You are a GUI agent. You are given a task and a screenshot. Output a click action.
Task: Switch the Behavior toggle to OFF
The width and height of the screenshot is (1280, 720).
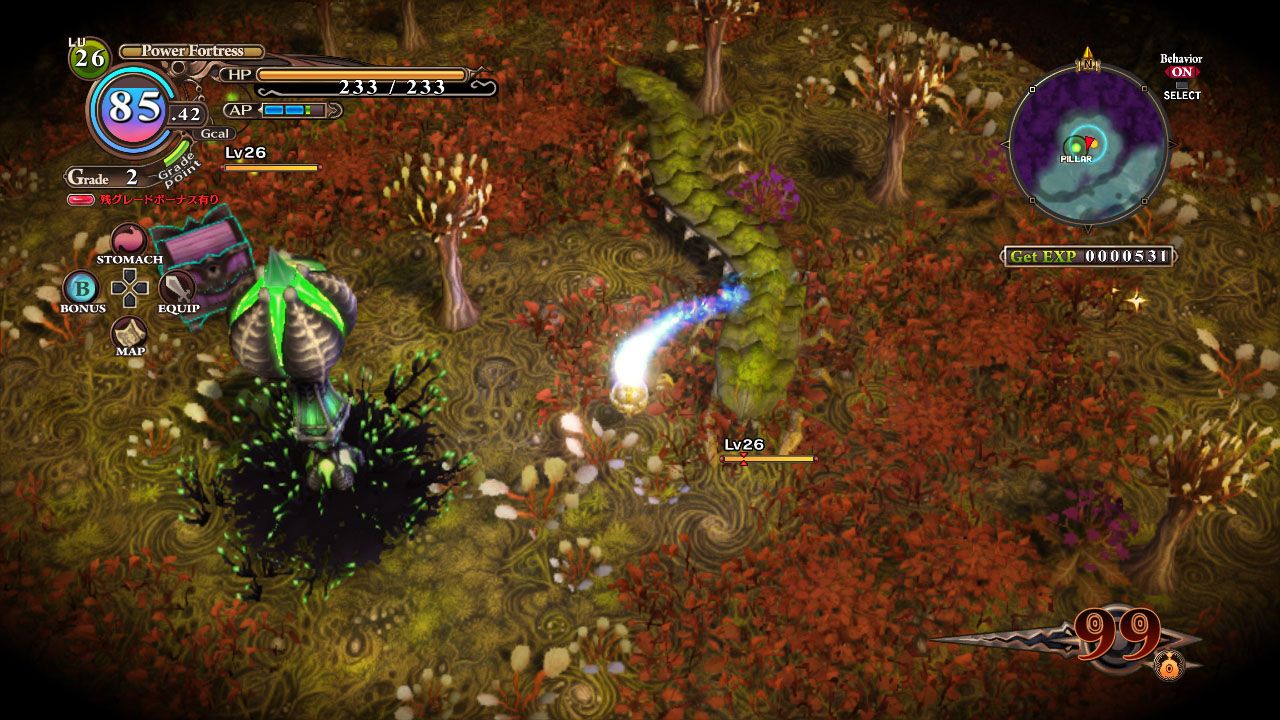[1180, 73]
